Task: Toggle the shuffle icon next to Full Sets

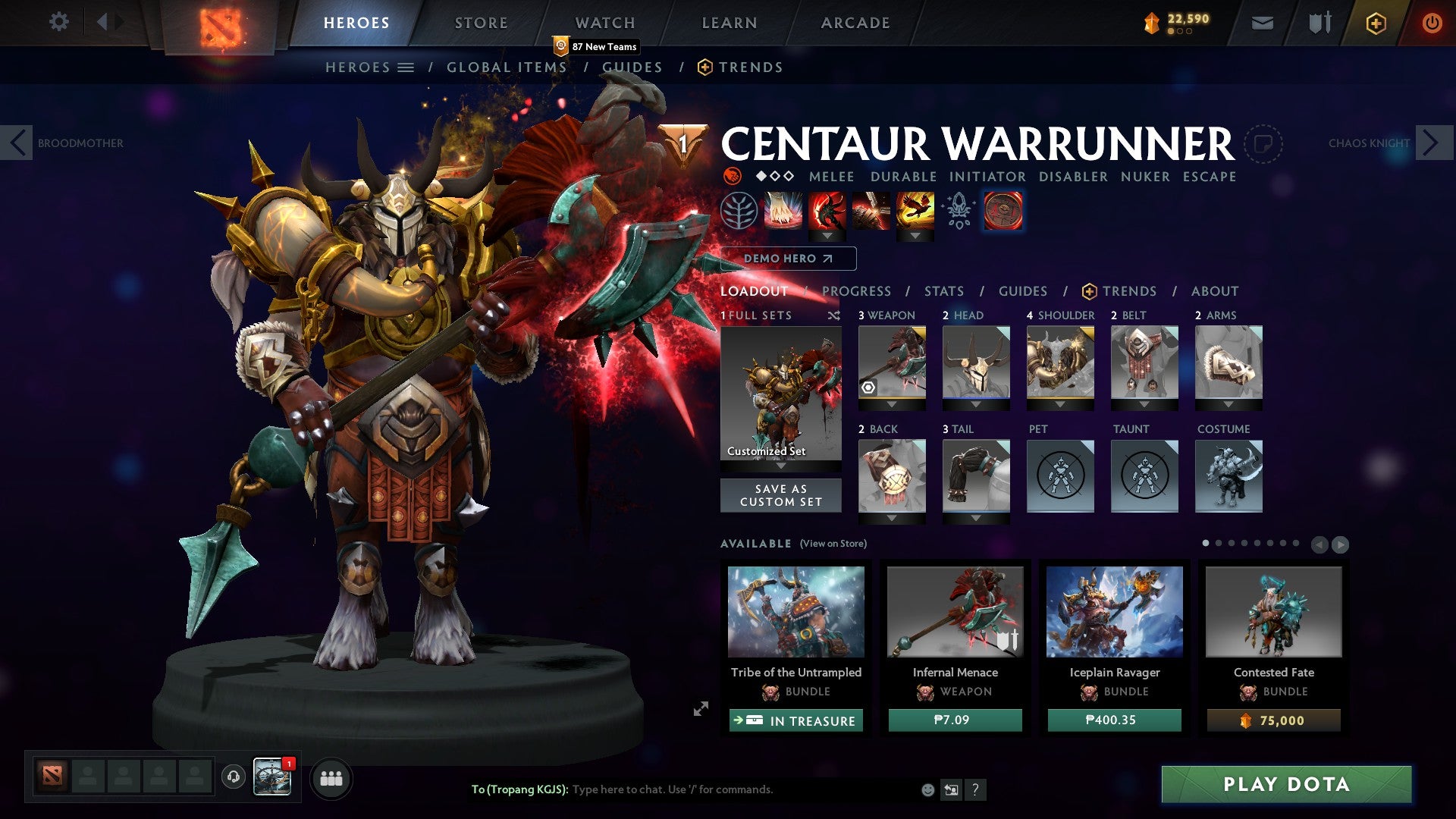Action: [834, 315]
